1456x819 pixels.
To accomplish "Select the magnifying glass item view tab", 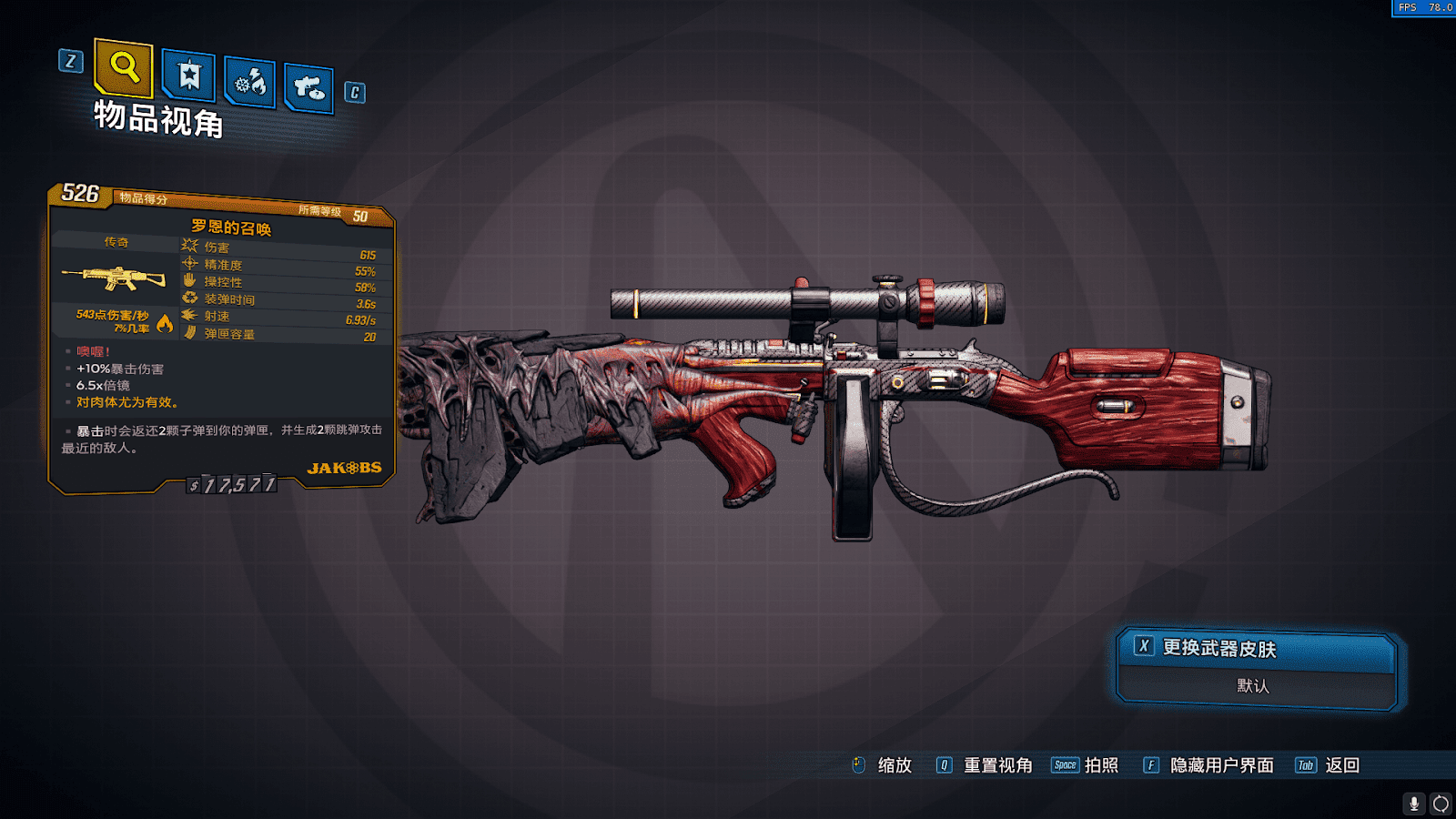I will pyautogui.click(x=124, y=67).
